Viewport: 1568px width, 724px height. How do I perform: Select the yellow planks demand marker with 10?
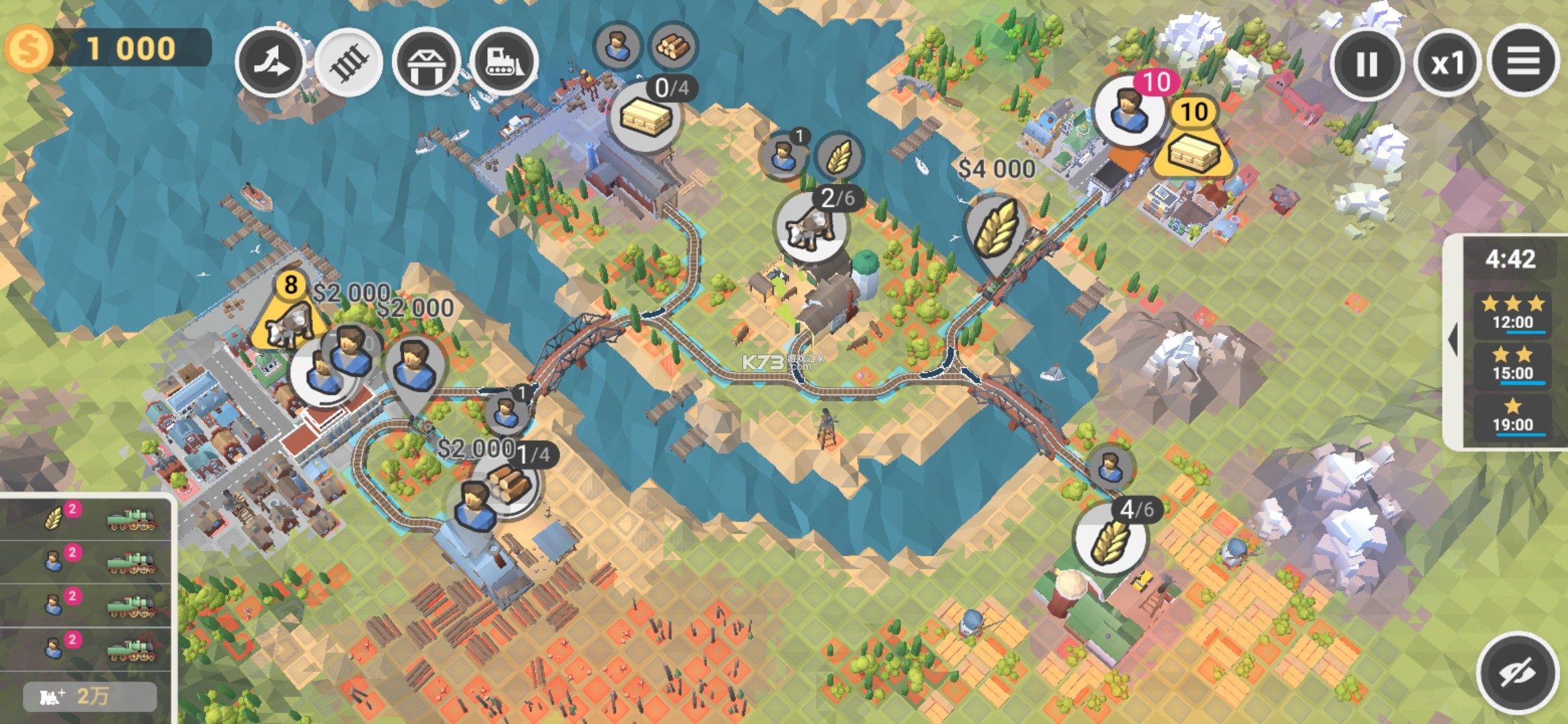1193,146
